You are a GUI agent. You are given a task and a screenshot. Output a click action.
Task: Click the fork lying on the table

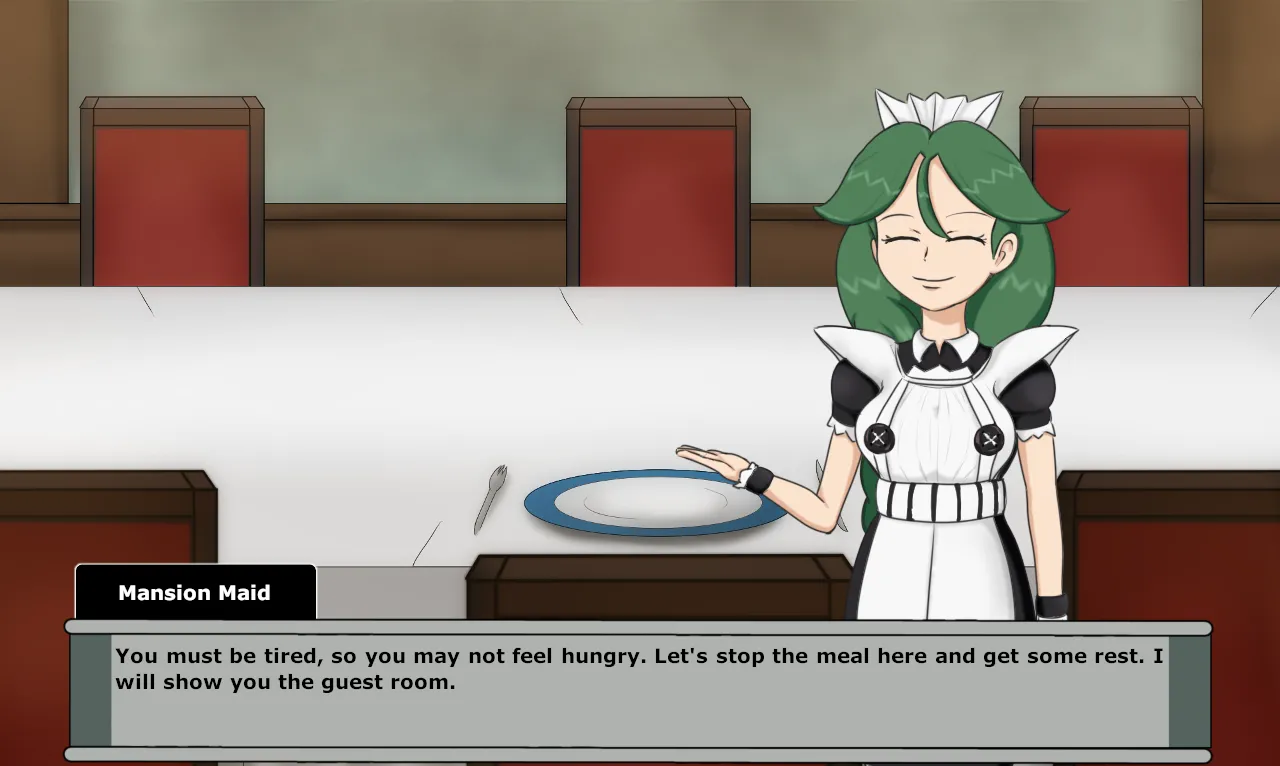click(487, 497)
